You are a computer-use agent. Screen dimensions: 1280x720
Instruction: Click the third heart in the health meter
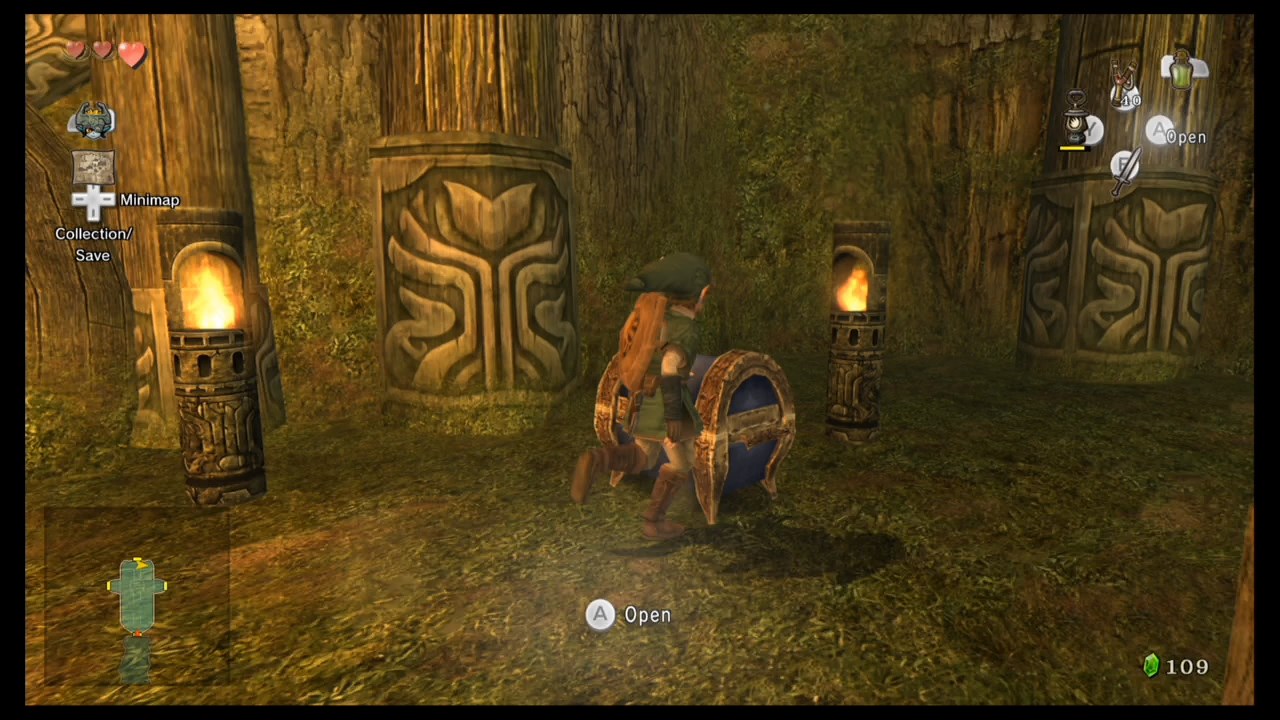point(130,52)
